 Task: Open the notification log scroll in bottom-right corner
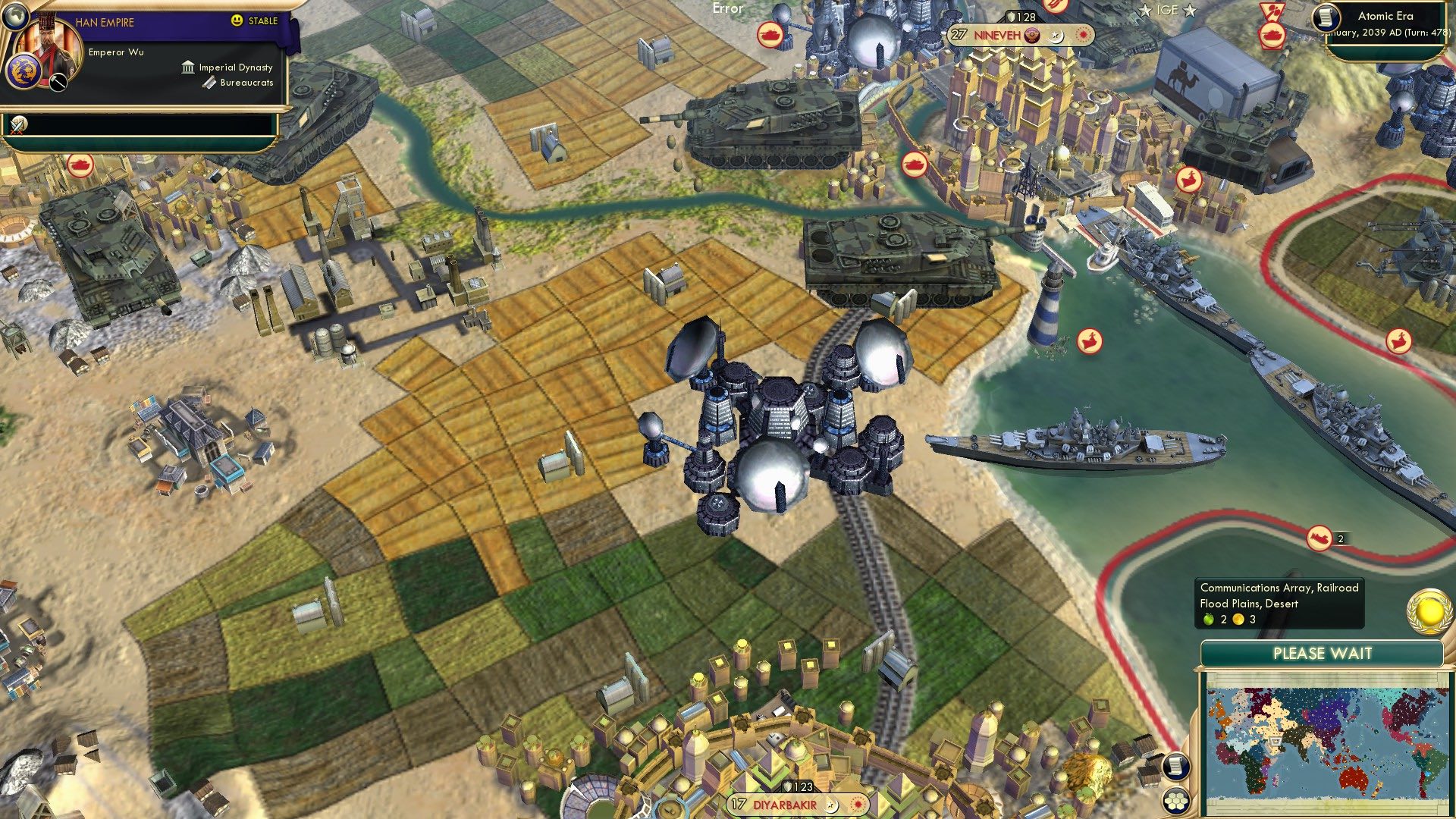(x=1176, y=767)
